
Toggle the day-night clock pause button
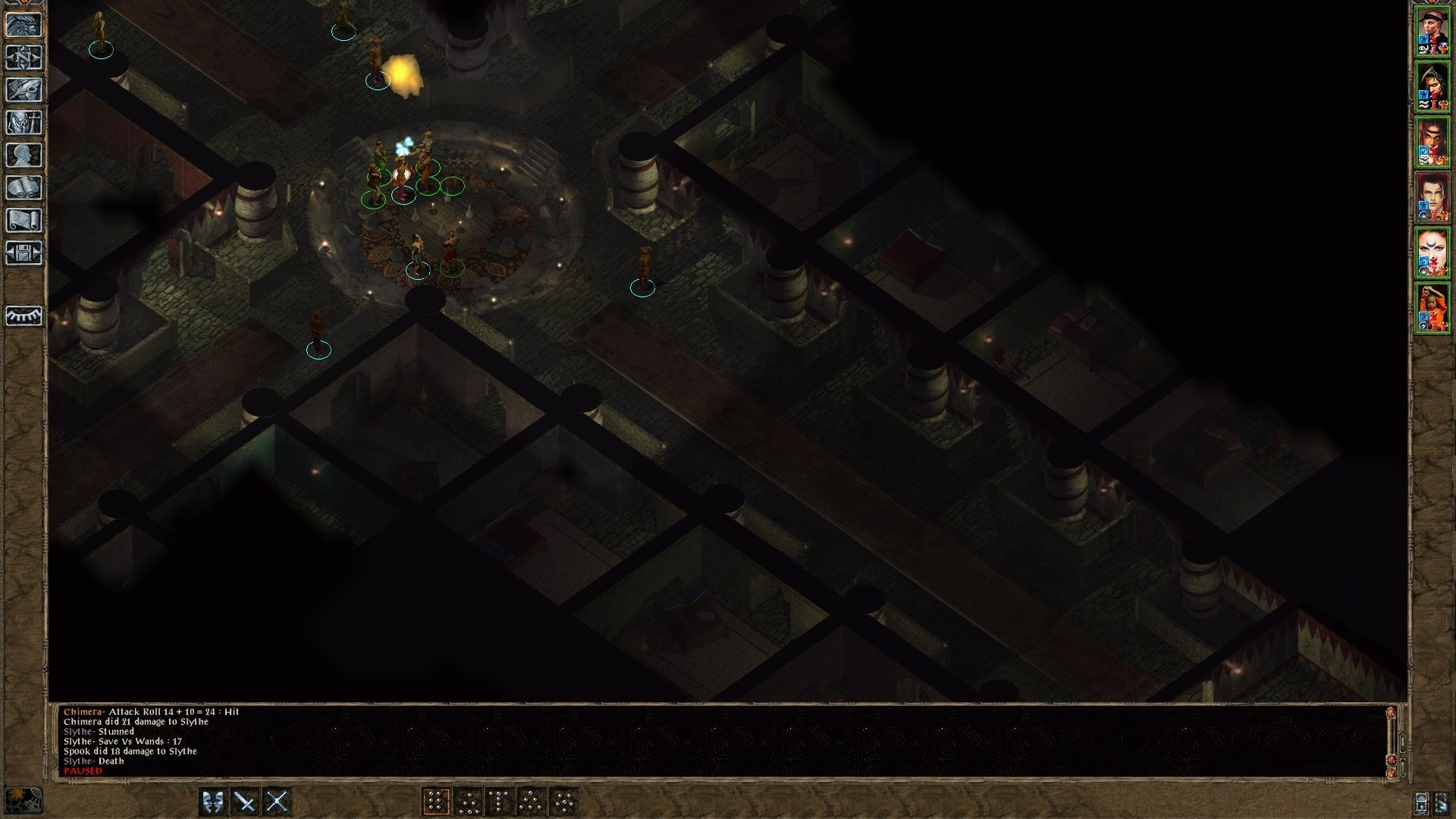(23, 800)
